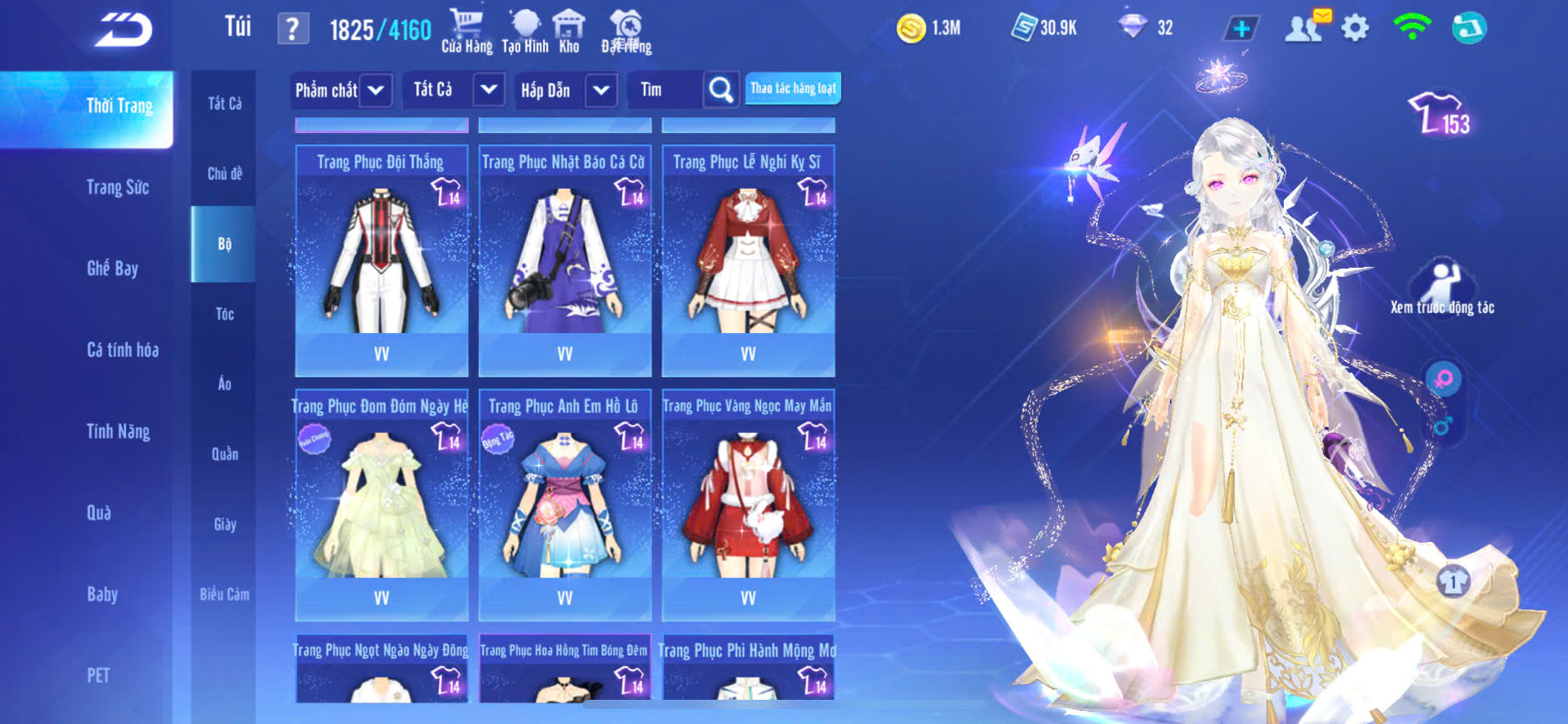Choose Trang Phục Vàng Ngọc May Mắn outfit
Viewport: 1568px width, 724px height.
(748, 504)
